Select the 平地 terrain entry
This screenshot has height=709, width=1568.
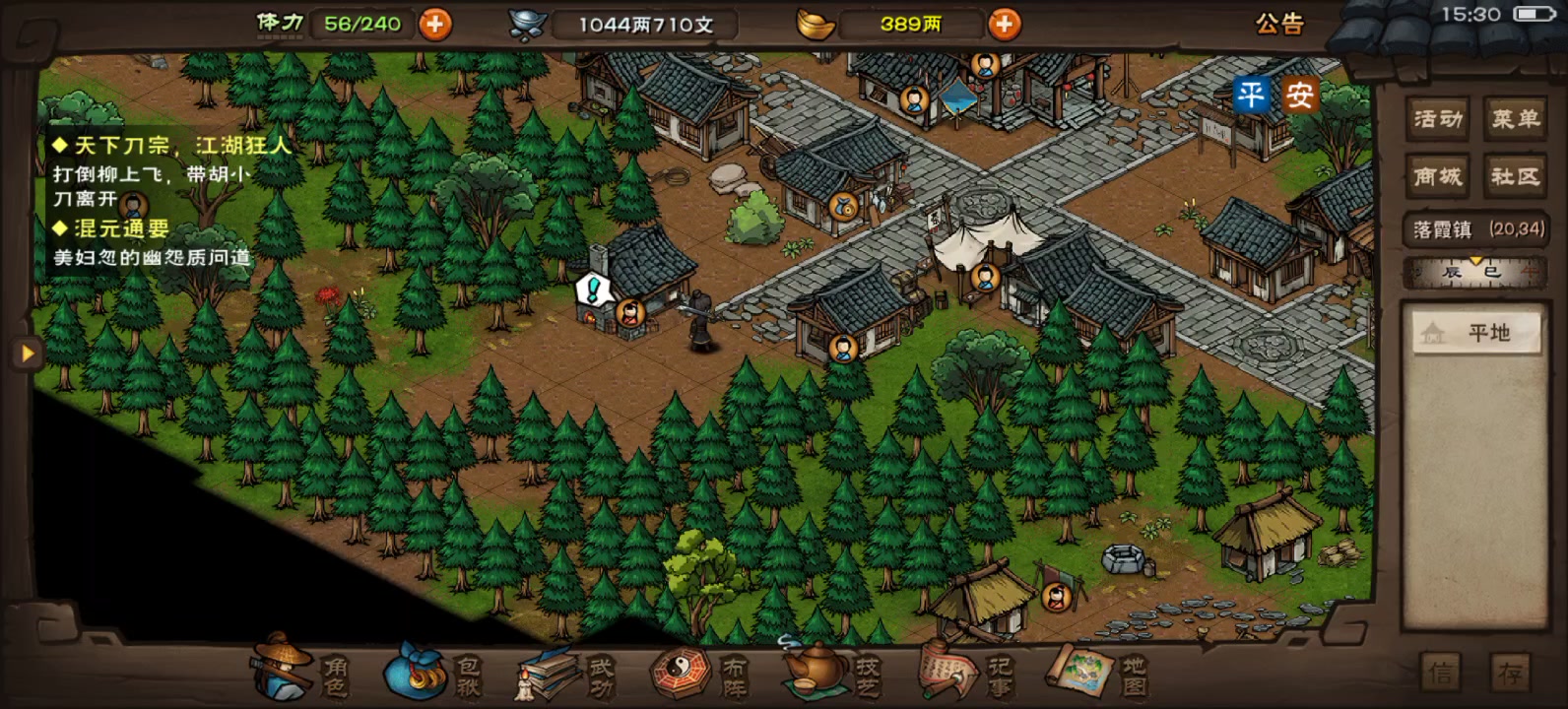pyautogui.click(x=1474, y=333)
